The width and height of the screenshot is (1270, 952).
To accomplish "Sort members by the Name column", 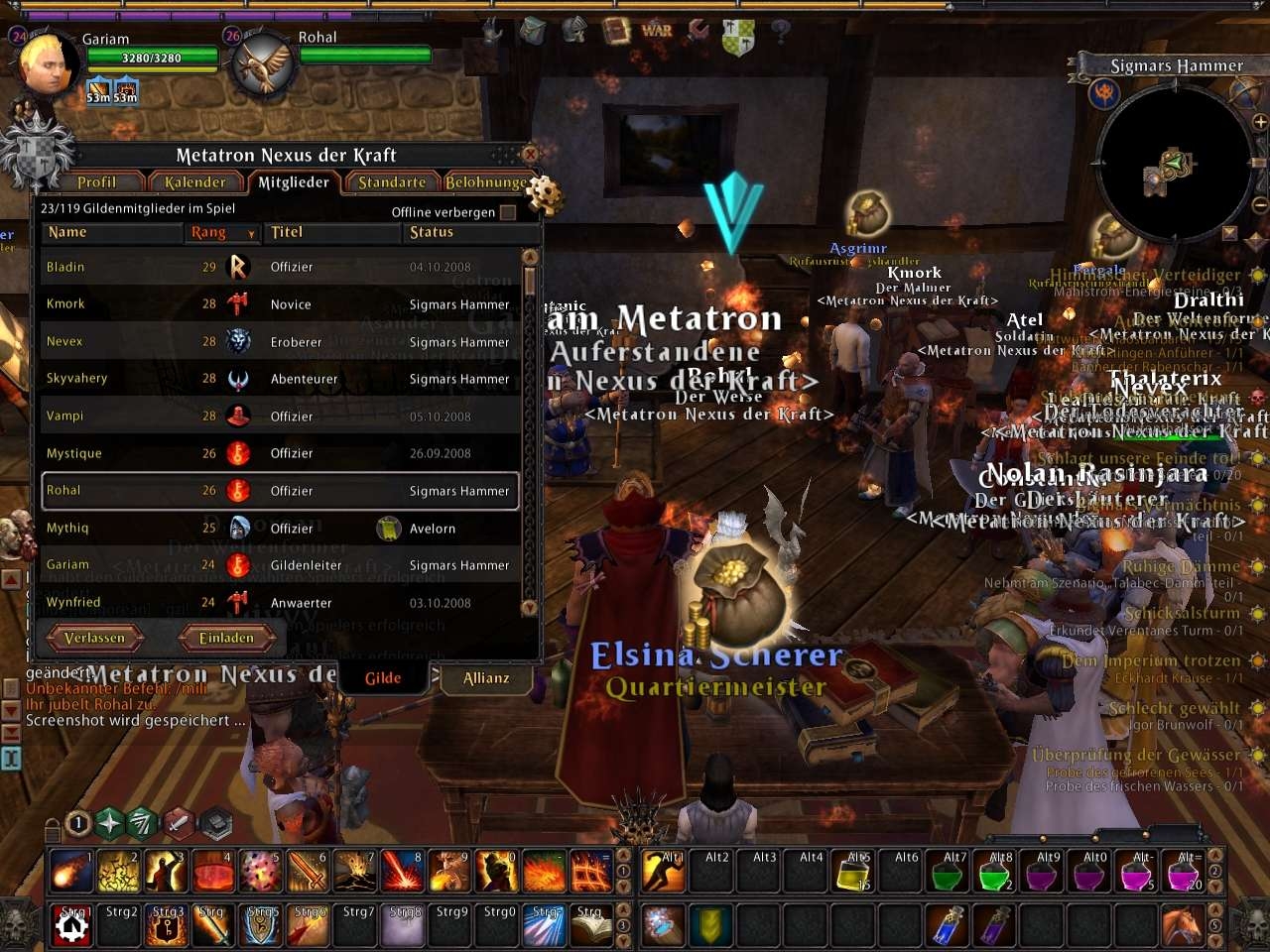I will [67, 232].
